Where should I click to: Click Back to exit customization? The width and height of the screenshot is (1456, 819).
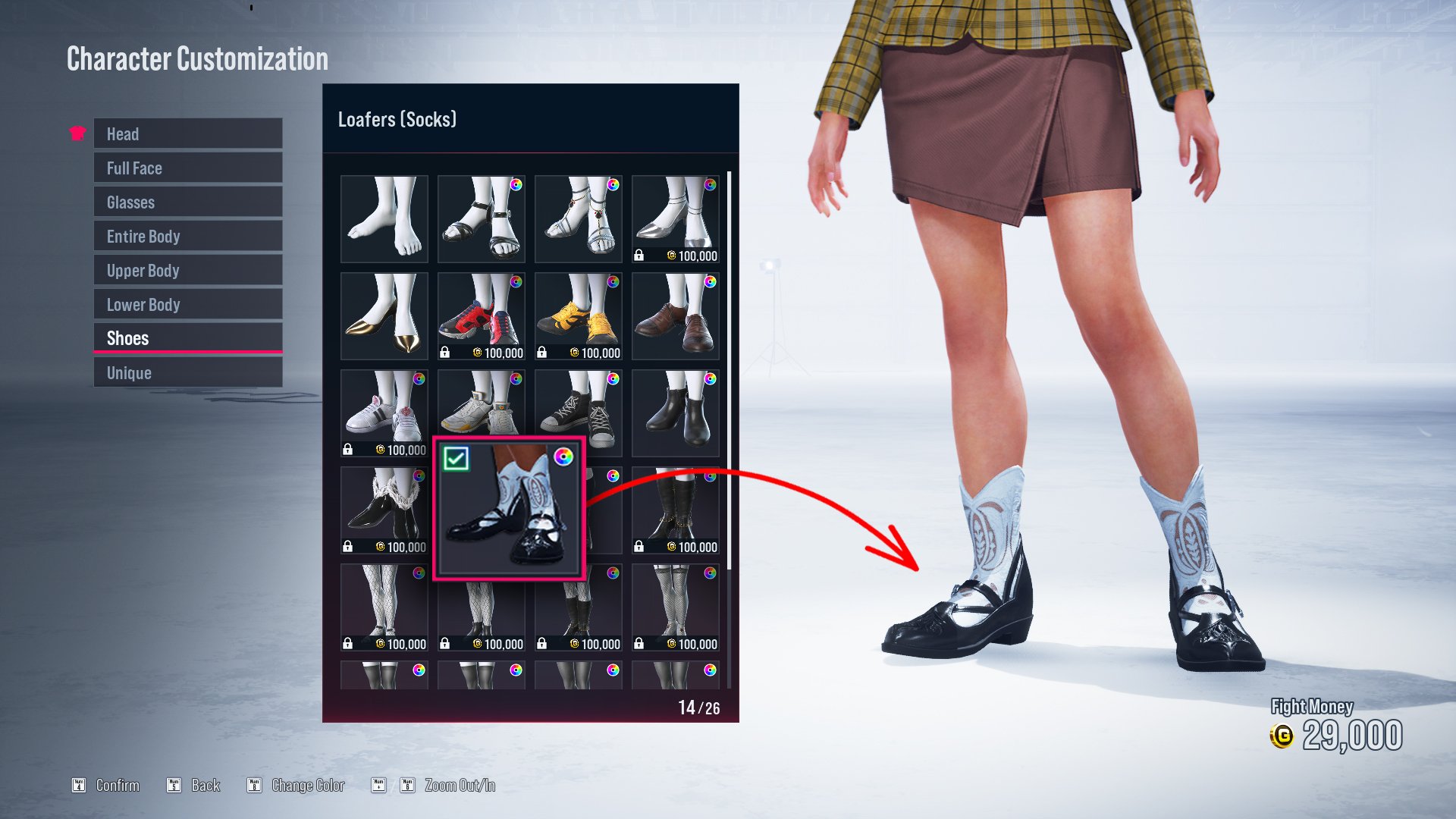coord(205,786)
